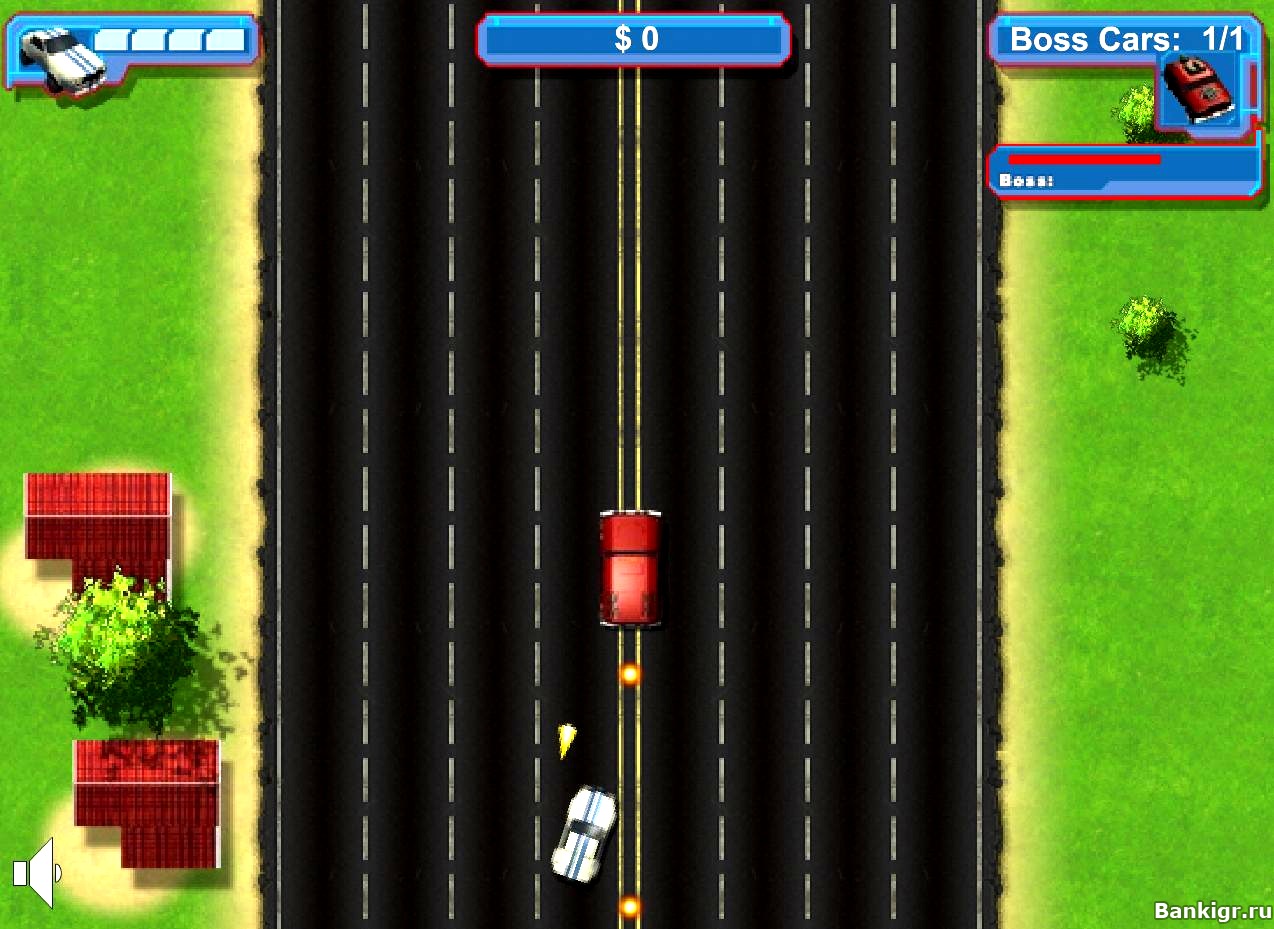Open the Bankigr.ru watermark link
The image size is (1274, 929).
[1211, 910]
